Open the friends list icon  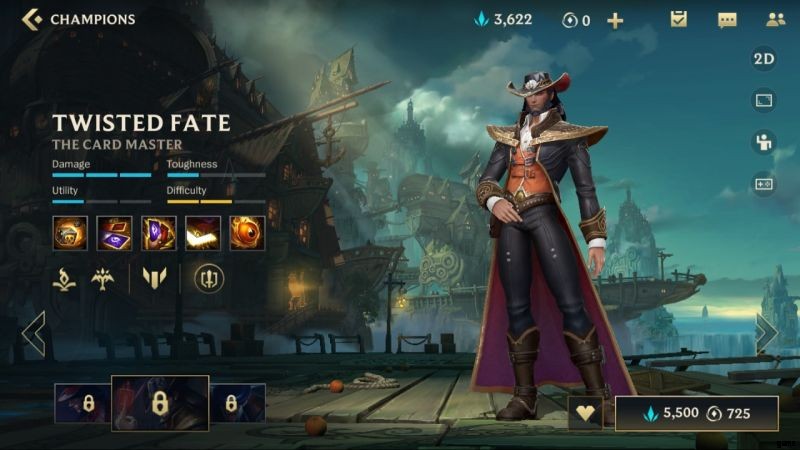pyautogui.click(x=775, y=19)
